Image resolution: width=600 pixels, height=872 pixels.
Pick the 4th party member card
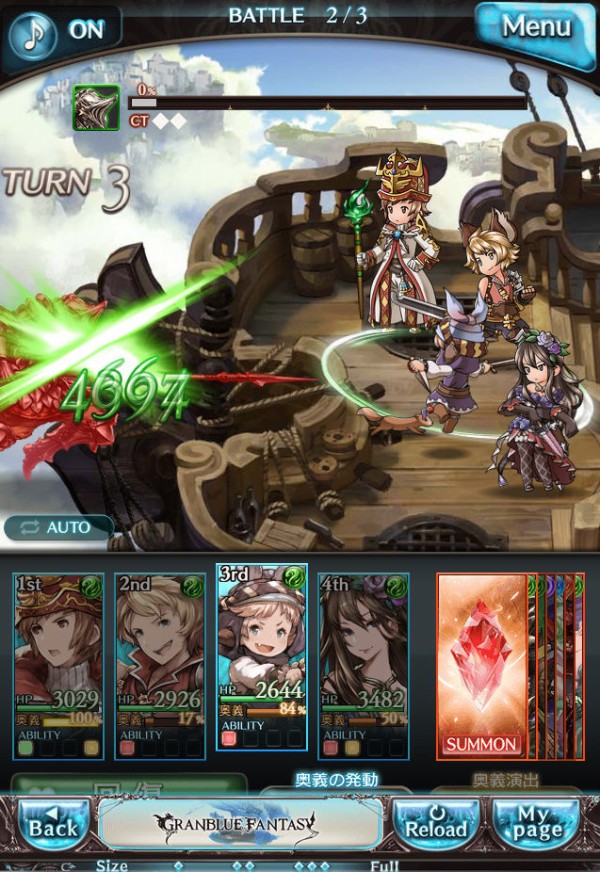pos(364,665)
